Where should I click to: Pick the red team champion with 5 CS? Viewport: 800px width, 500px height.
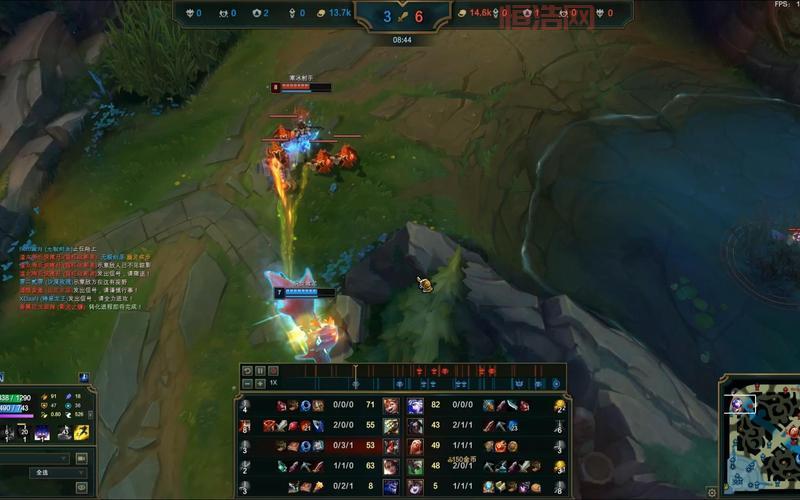(415, 486)
